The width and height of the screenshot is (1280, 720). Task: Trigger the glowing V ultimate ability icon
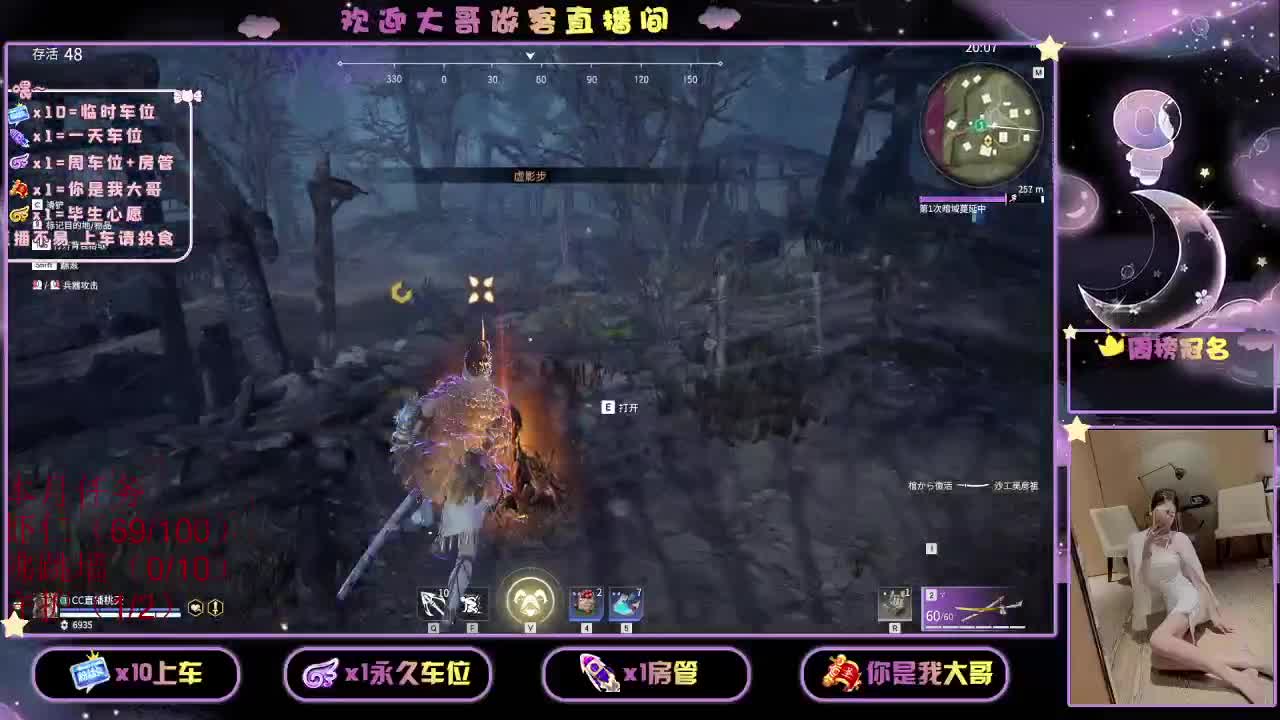530,600
